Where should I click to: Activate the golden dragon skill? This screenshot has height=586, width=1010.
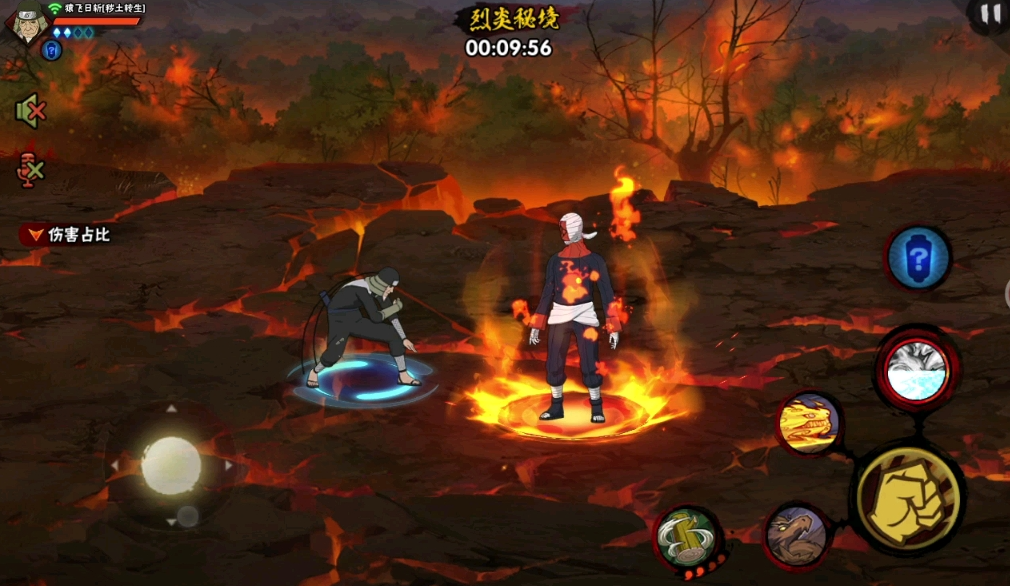[x=808, y=422]
